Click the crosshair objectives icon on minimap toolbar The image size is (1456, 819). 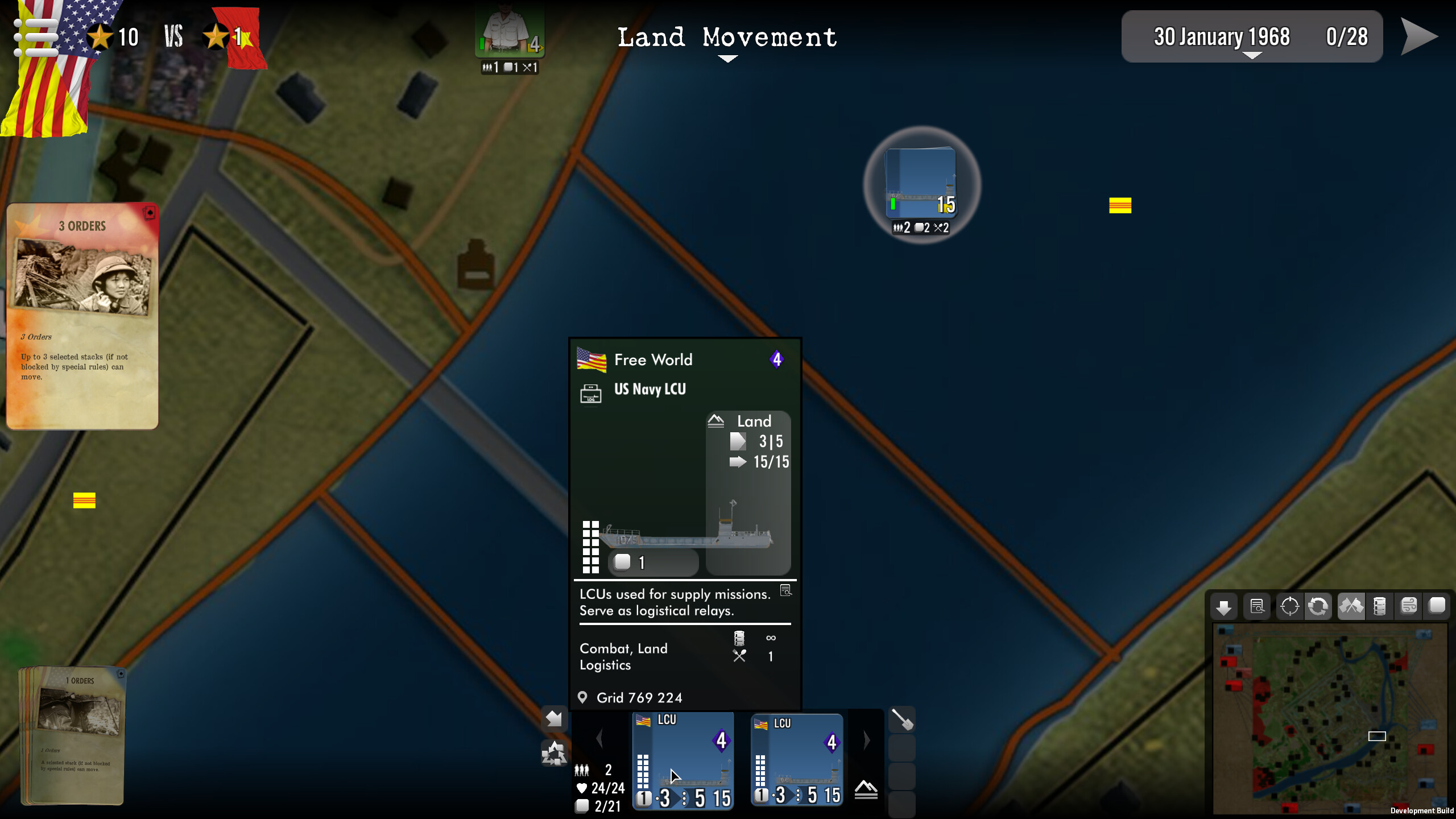[1290, 606]
